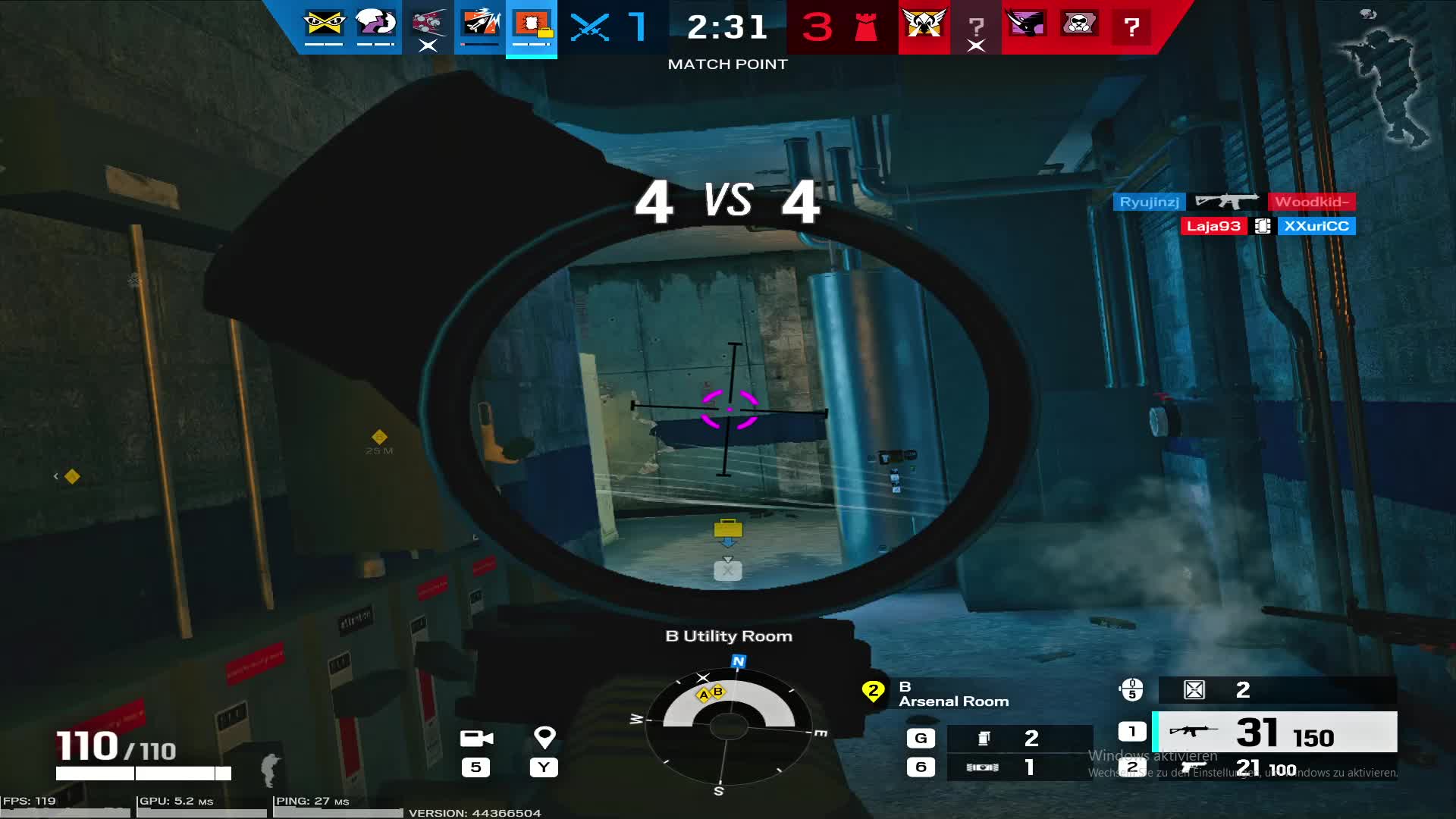Select the eliminated teammate's crossed-out portrait
Viewport: 1456px width, 819px height.
tap(428, 24)
